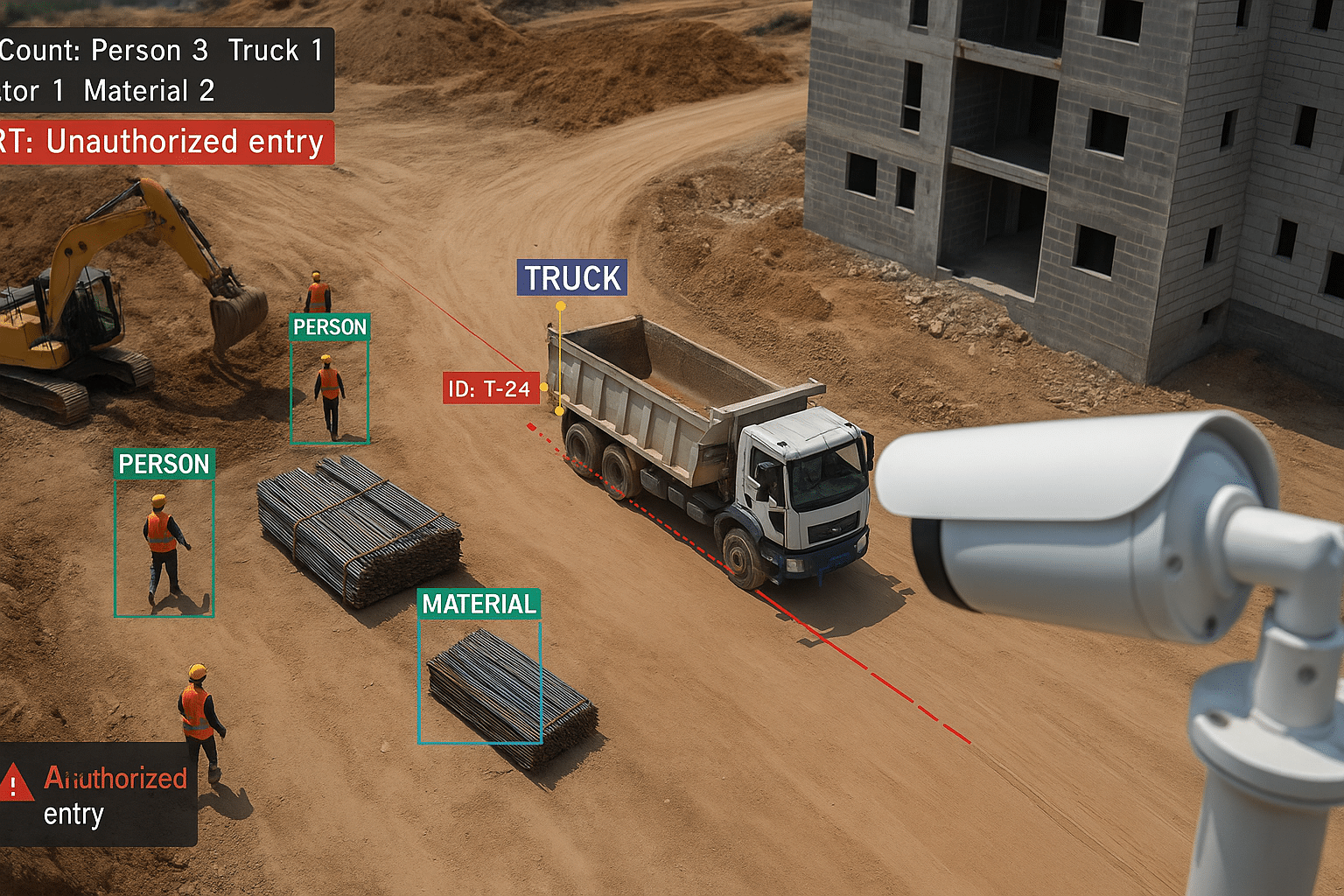Image resolution: width=1344 pixels, height=896 pixels.
Task: Open the red Unauthorized entry alert banner
Action: pos(166,142)
